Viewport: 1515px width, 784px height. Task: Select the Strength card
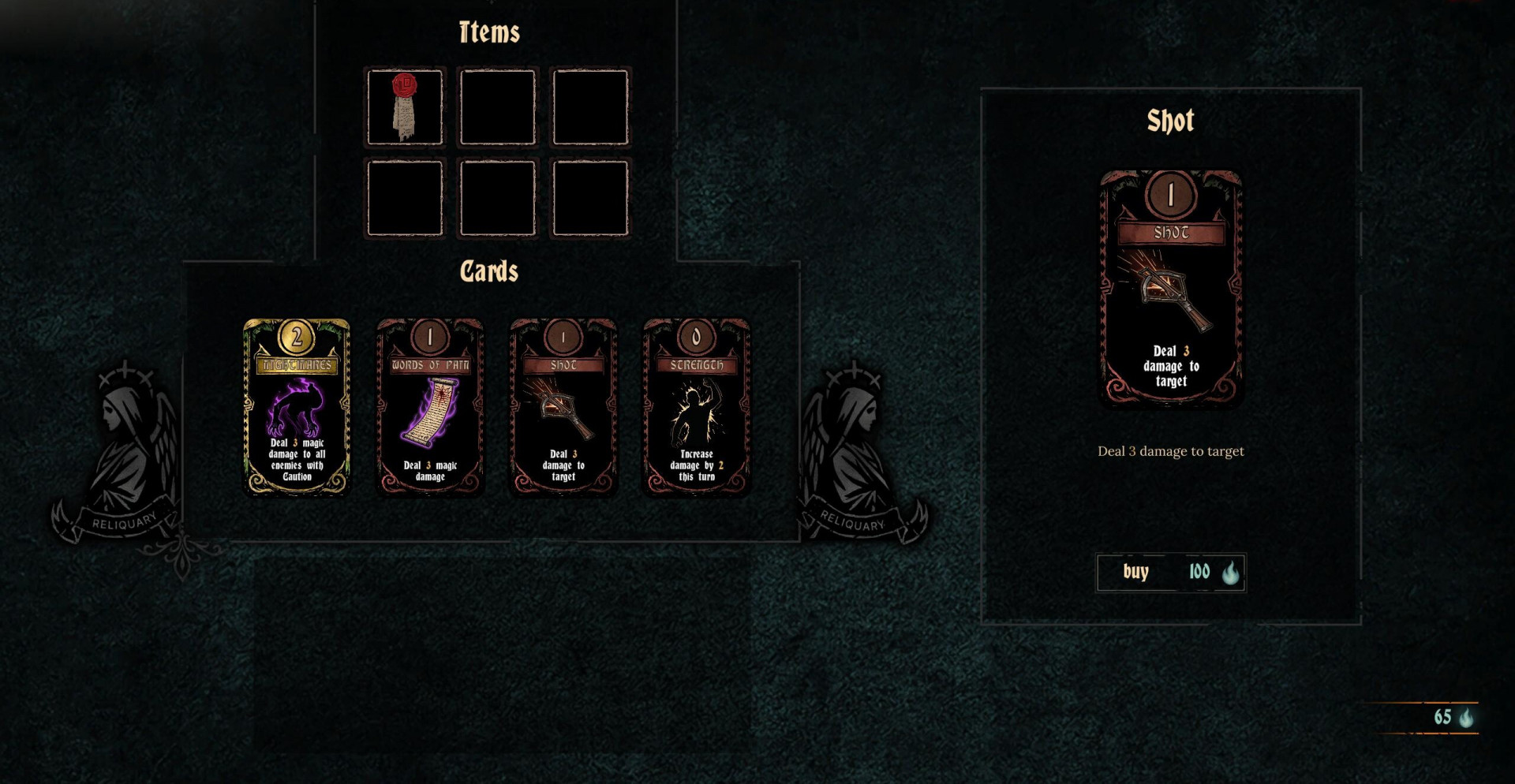(x=696, y=407)
